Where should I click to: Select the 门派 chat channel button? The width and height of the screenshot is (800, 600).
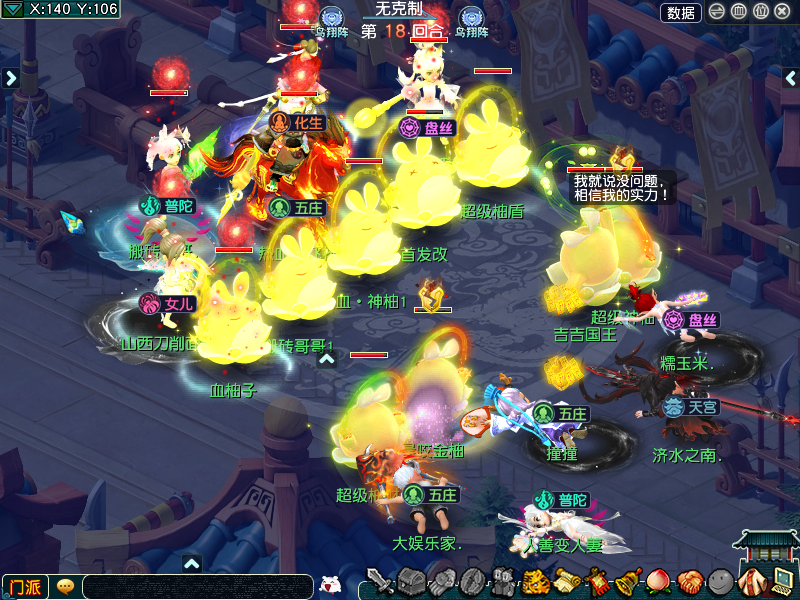(x=25, y=587)
